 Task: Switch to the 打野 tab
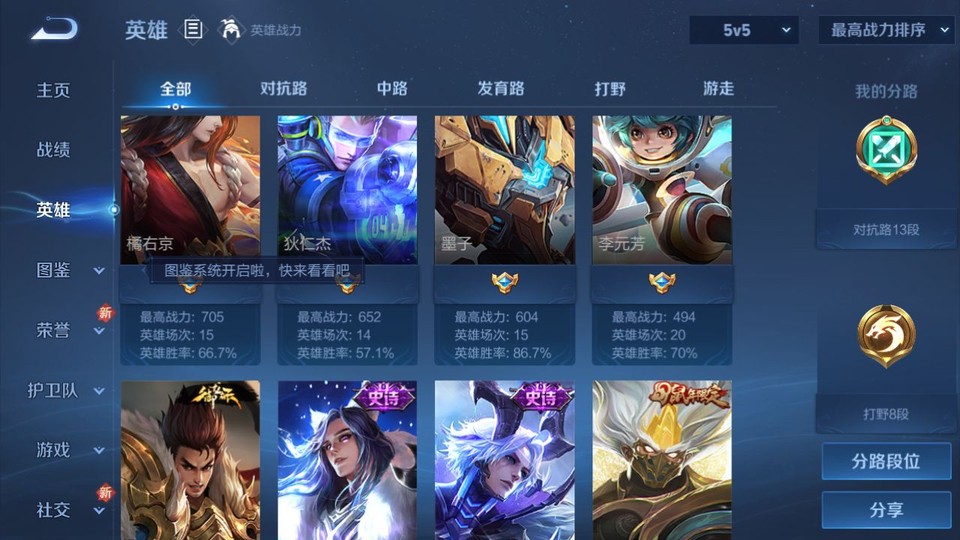[610, 88]
